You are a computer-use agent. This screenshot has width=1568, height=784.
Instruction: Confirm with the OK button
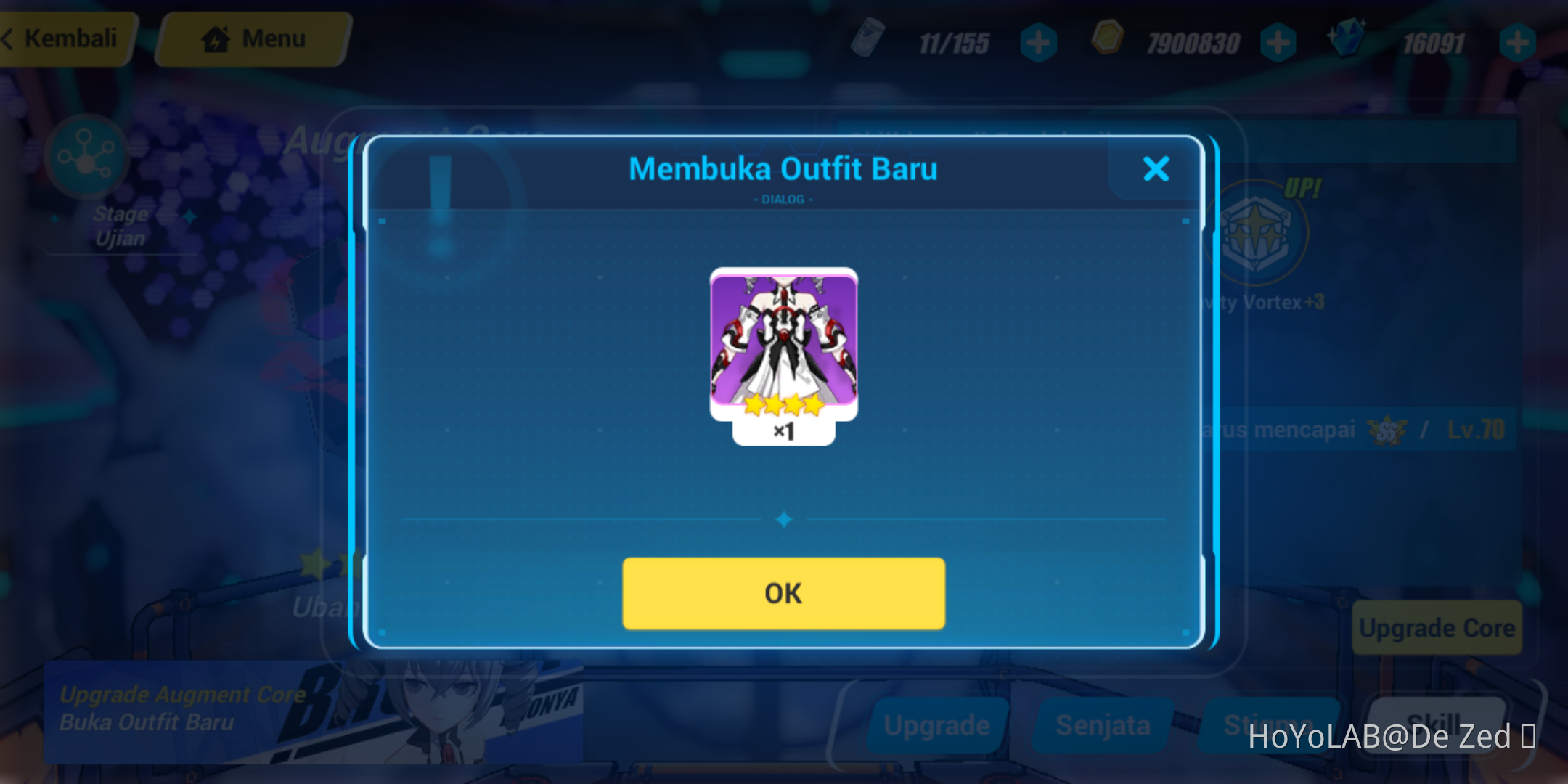(x=783, y=593)
